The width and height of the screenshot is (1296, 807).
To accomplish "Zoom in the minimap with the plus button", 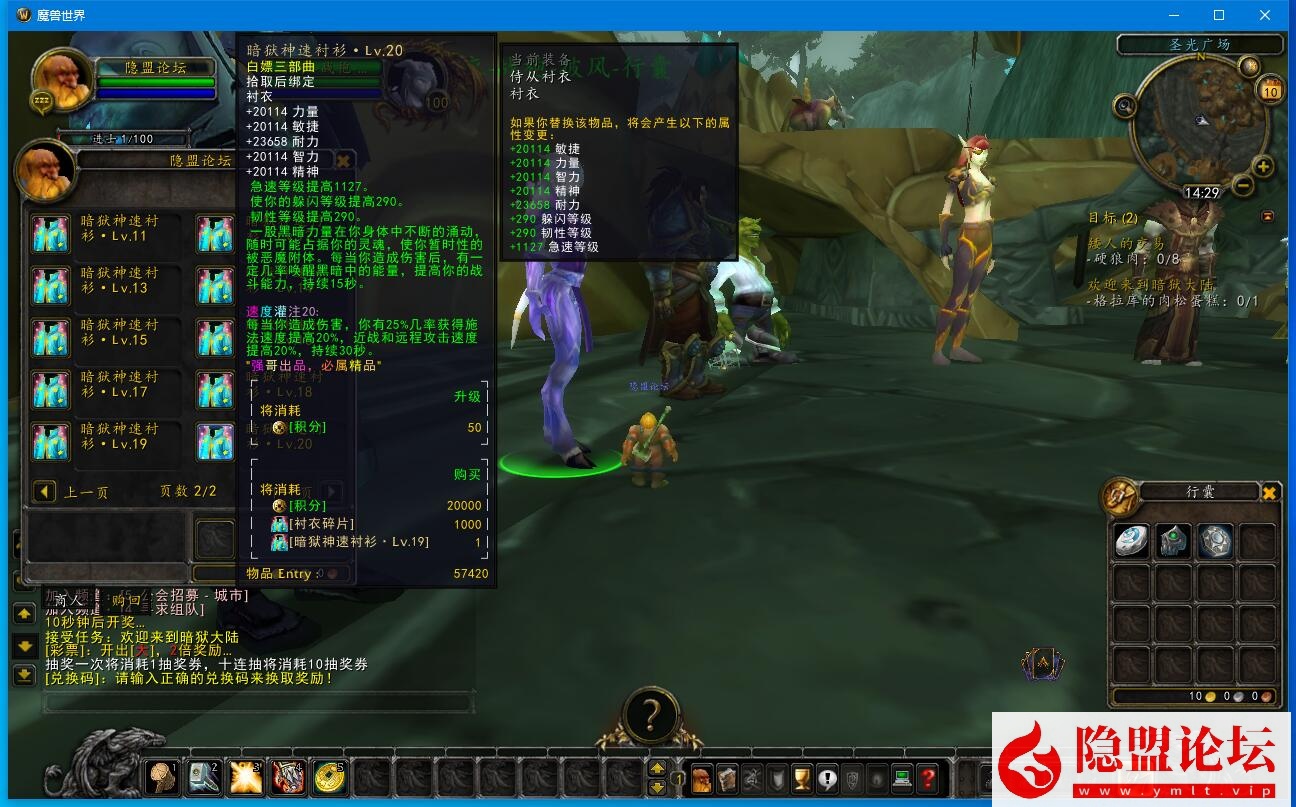I will (1264, 167).
